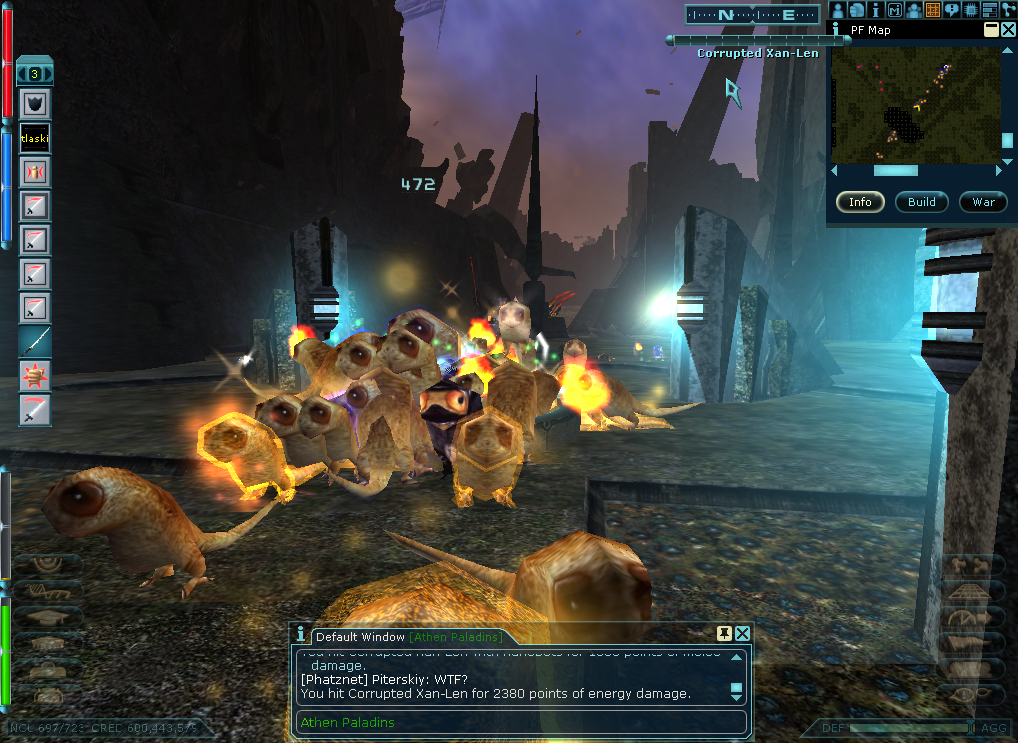
Task: Open the speech bubble alert menu icon
Action: coord(951,10)
